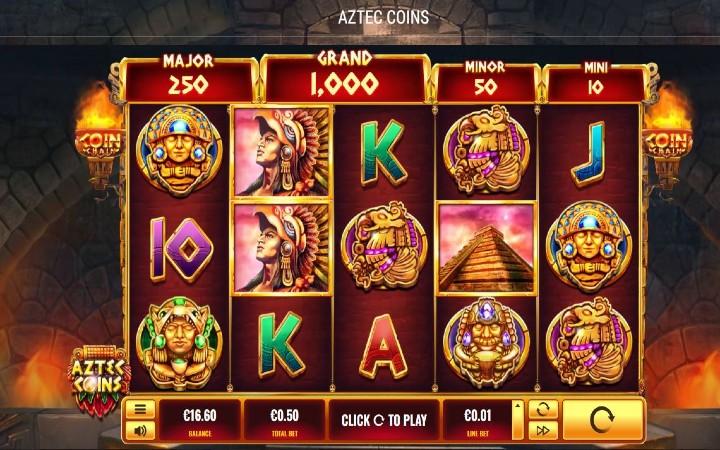Viewport: 720px width, 450px height.
Task: Select the Line Bet amount field
Action: coord(475,420)
